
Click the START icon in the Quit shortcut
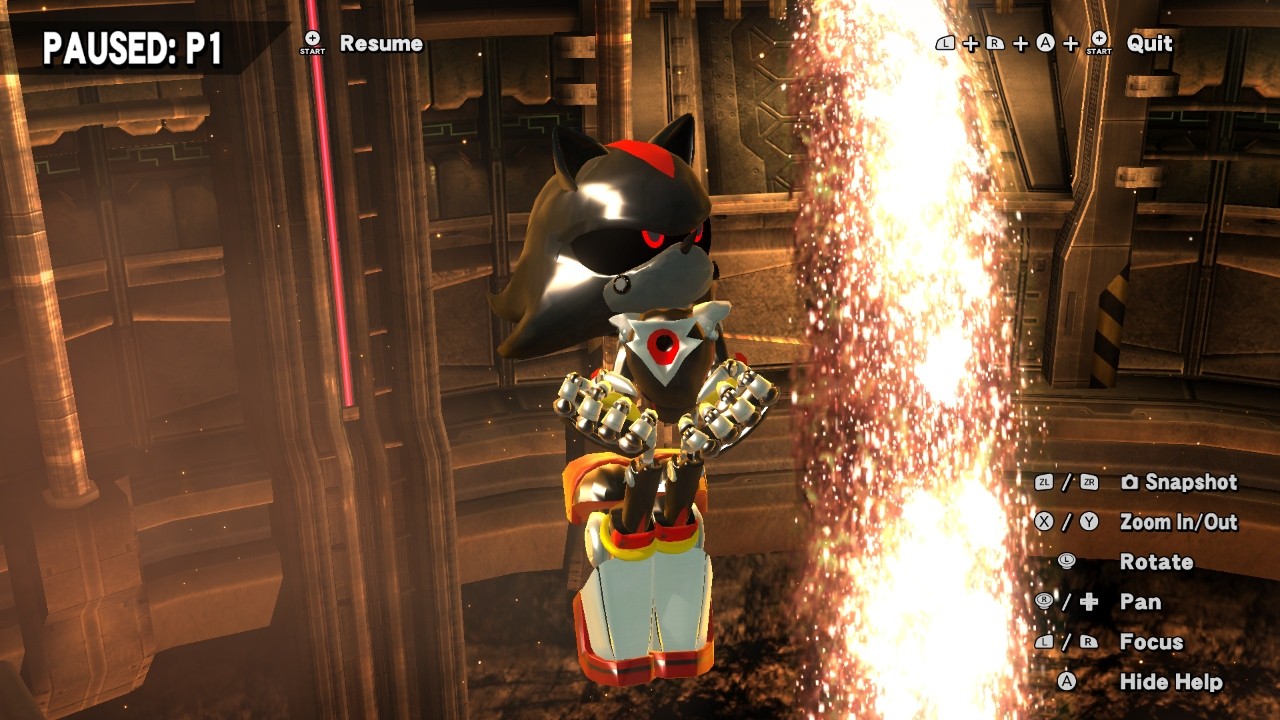point(1099,44)
